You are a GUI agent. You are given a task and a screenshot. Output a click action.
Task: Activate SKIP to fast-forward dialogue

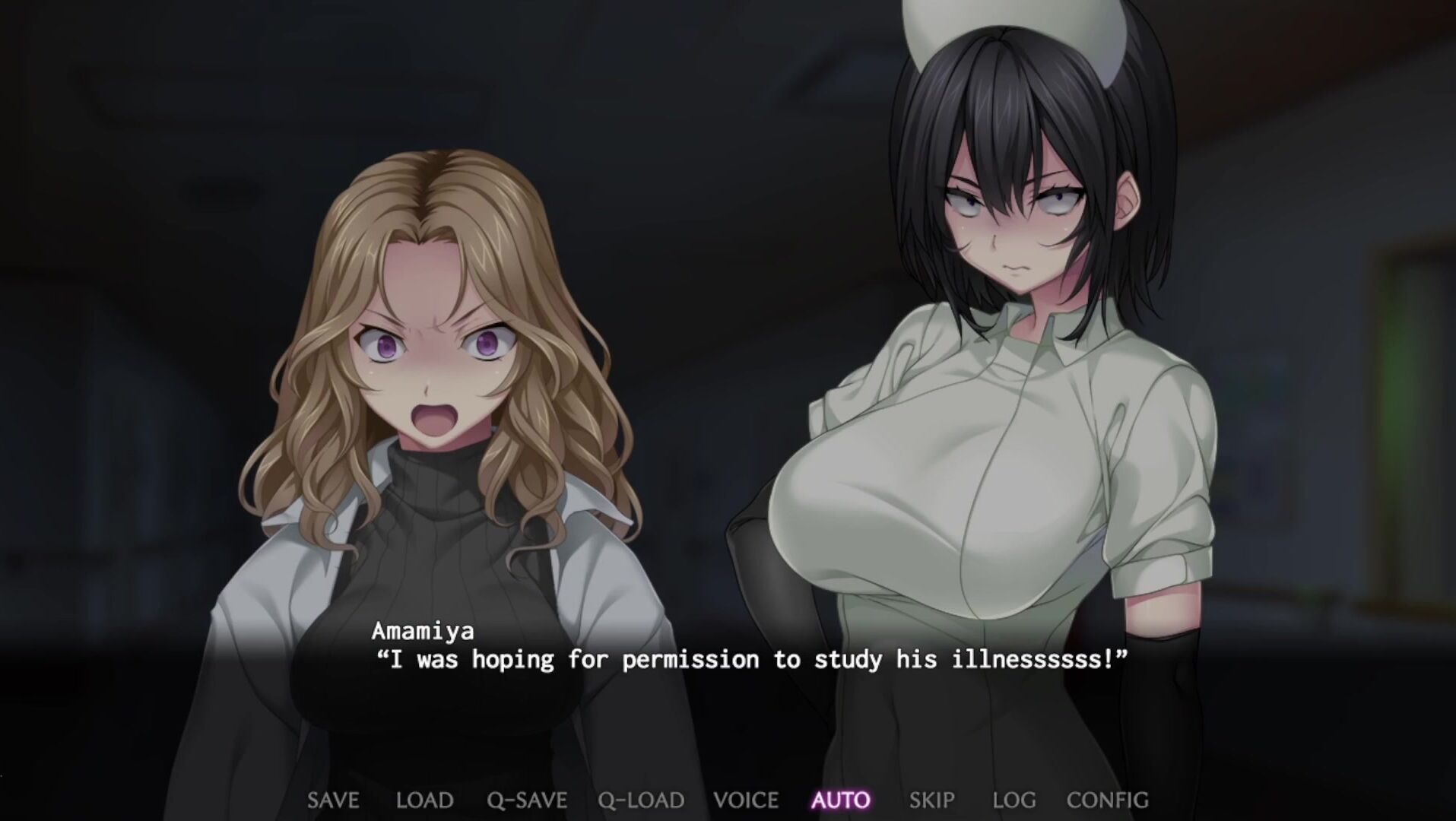click(x=931, y=800)
